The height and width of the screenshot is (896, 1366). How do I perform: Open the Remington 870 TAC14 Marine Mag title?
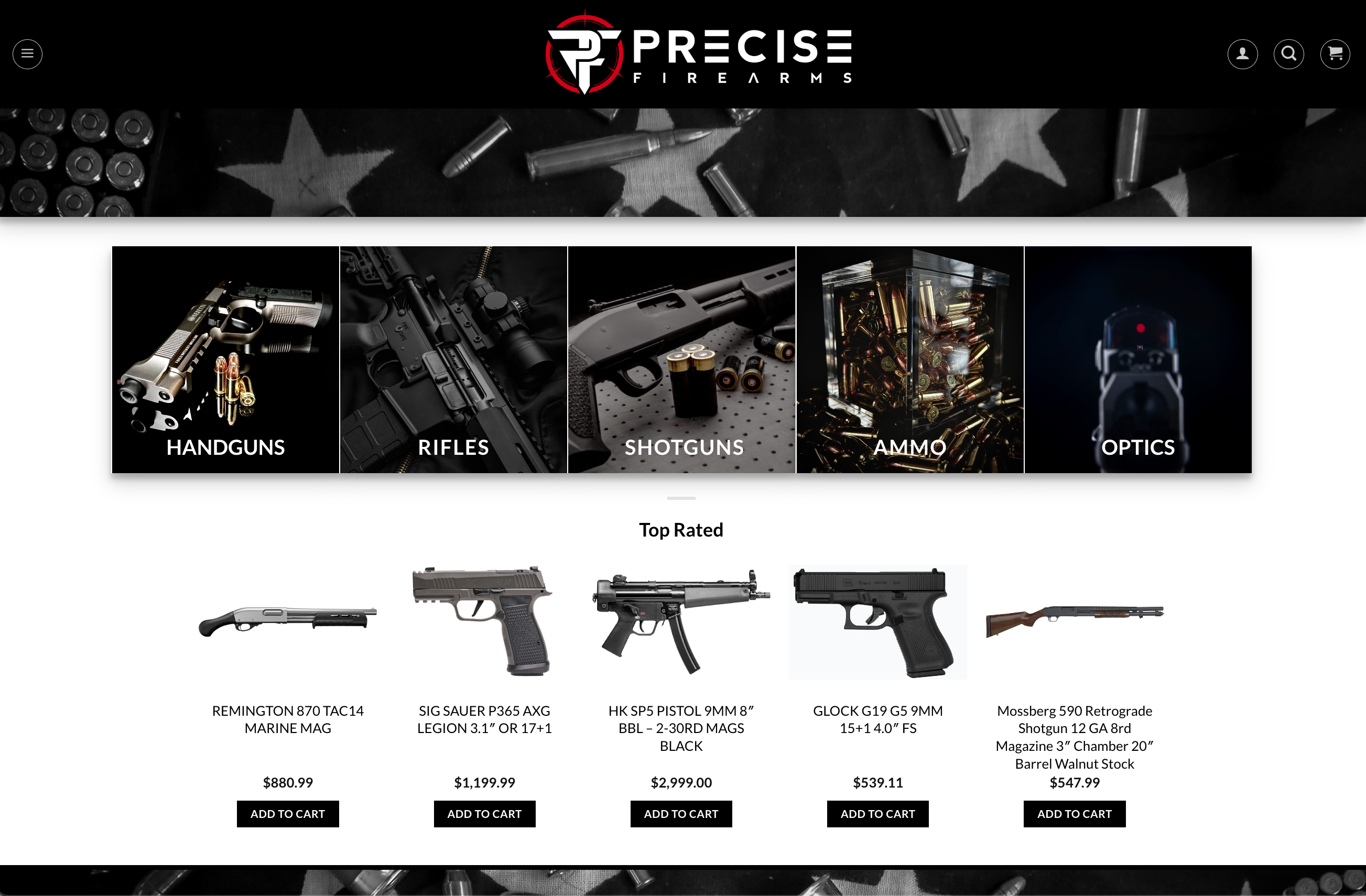[x=288, y=719]
